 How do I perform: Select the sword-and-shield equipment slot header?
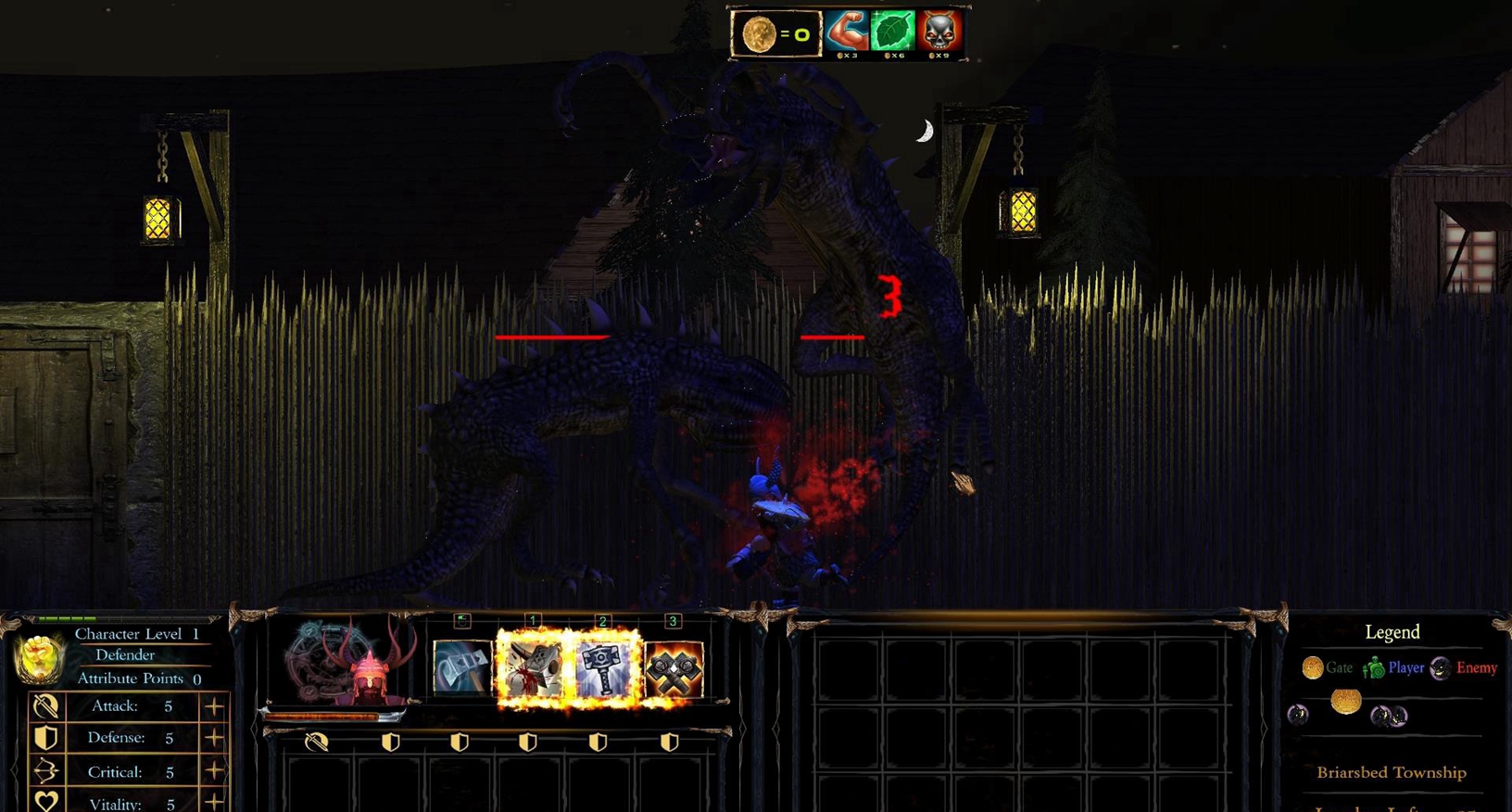(317, 742)
